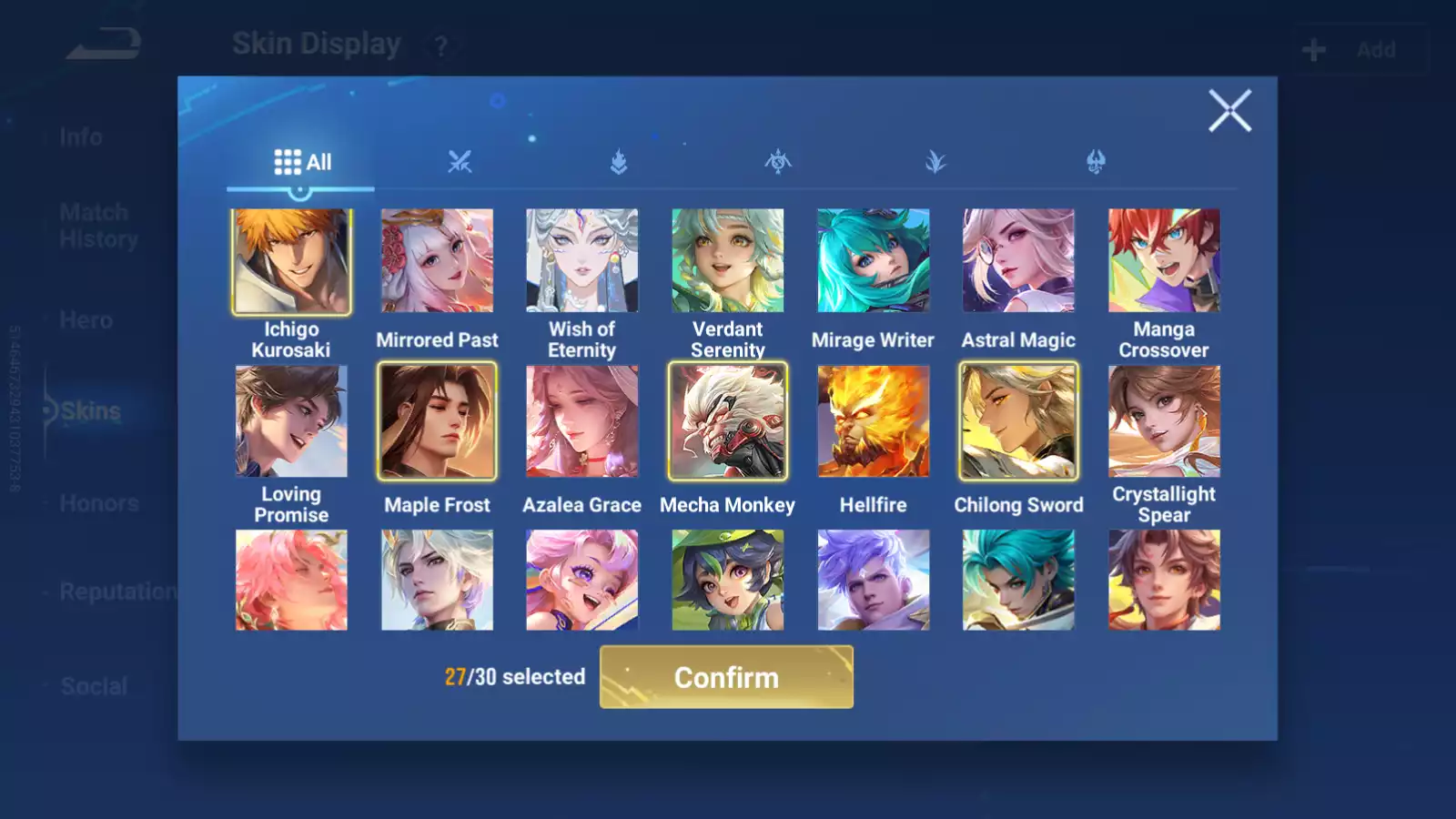Select the Verdant Serenity skin
The image size is (1456, 819).
point(727,261)
